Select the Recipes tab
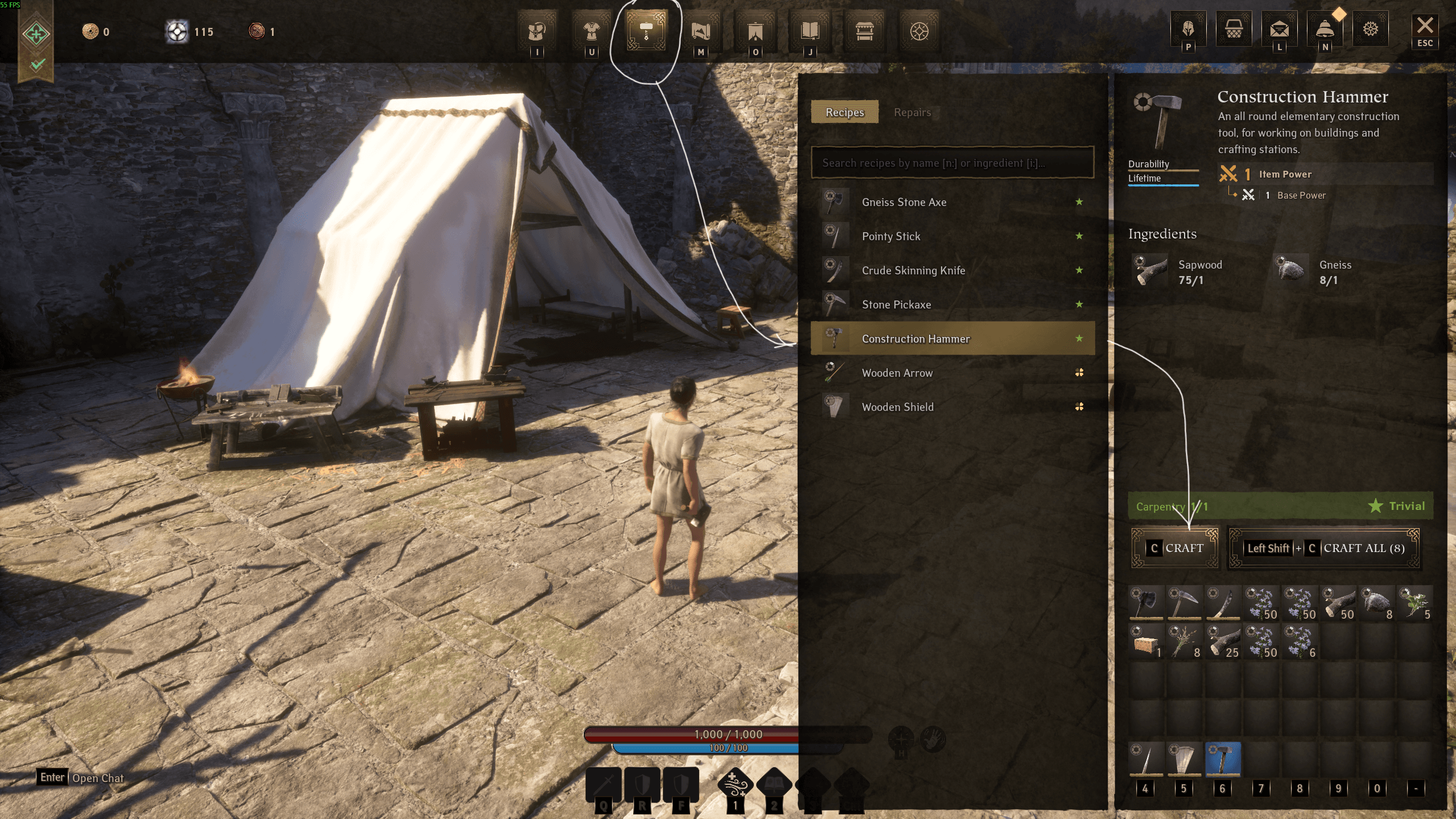1456x819 pixels. 844,112
